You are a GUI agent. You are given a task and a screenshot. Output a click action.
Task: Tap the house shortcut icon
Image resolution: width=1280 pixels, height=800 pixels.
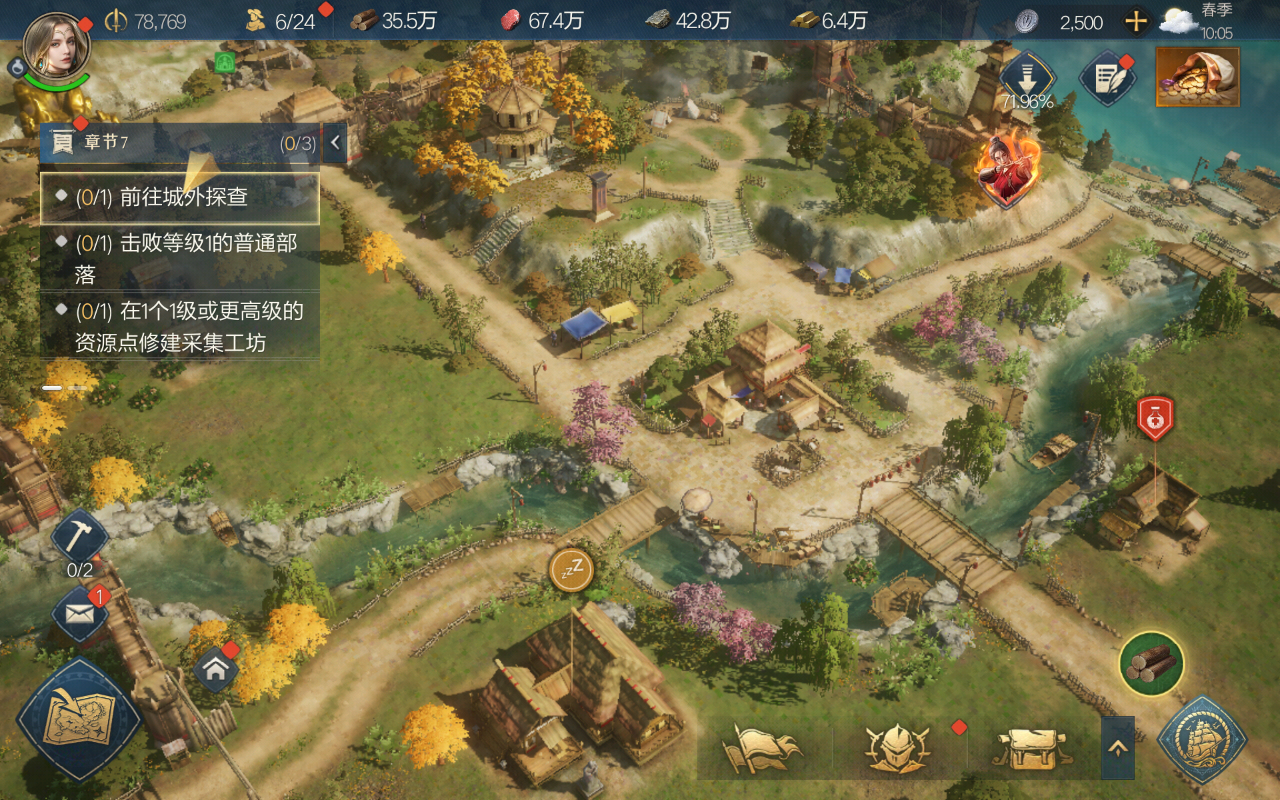tap(216, 668)
